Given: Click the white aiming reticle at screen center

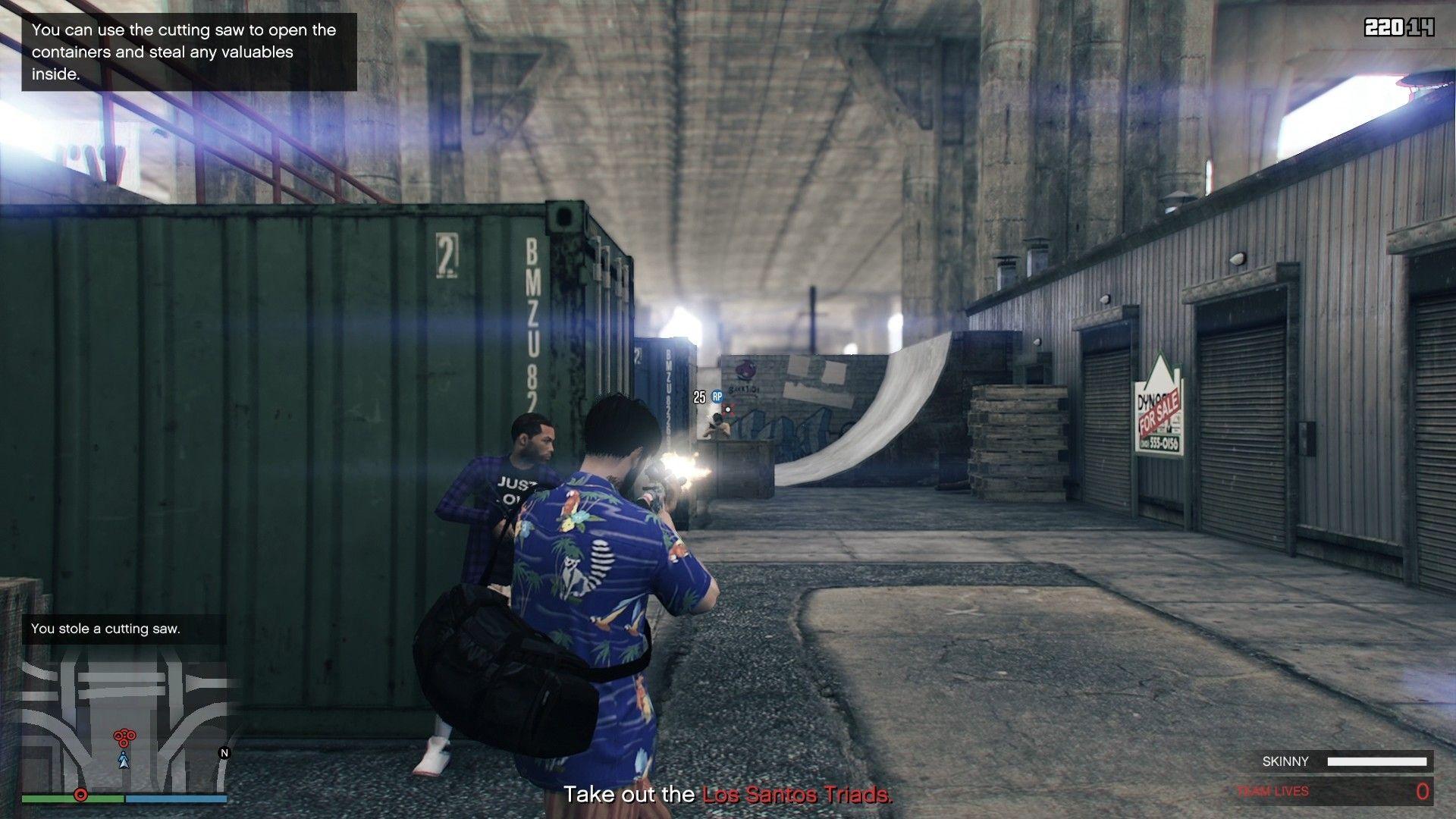Looking at the screenshot, I should (728, 409).
